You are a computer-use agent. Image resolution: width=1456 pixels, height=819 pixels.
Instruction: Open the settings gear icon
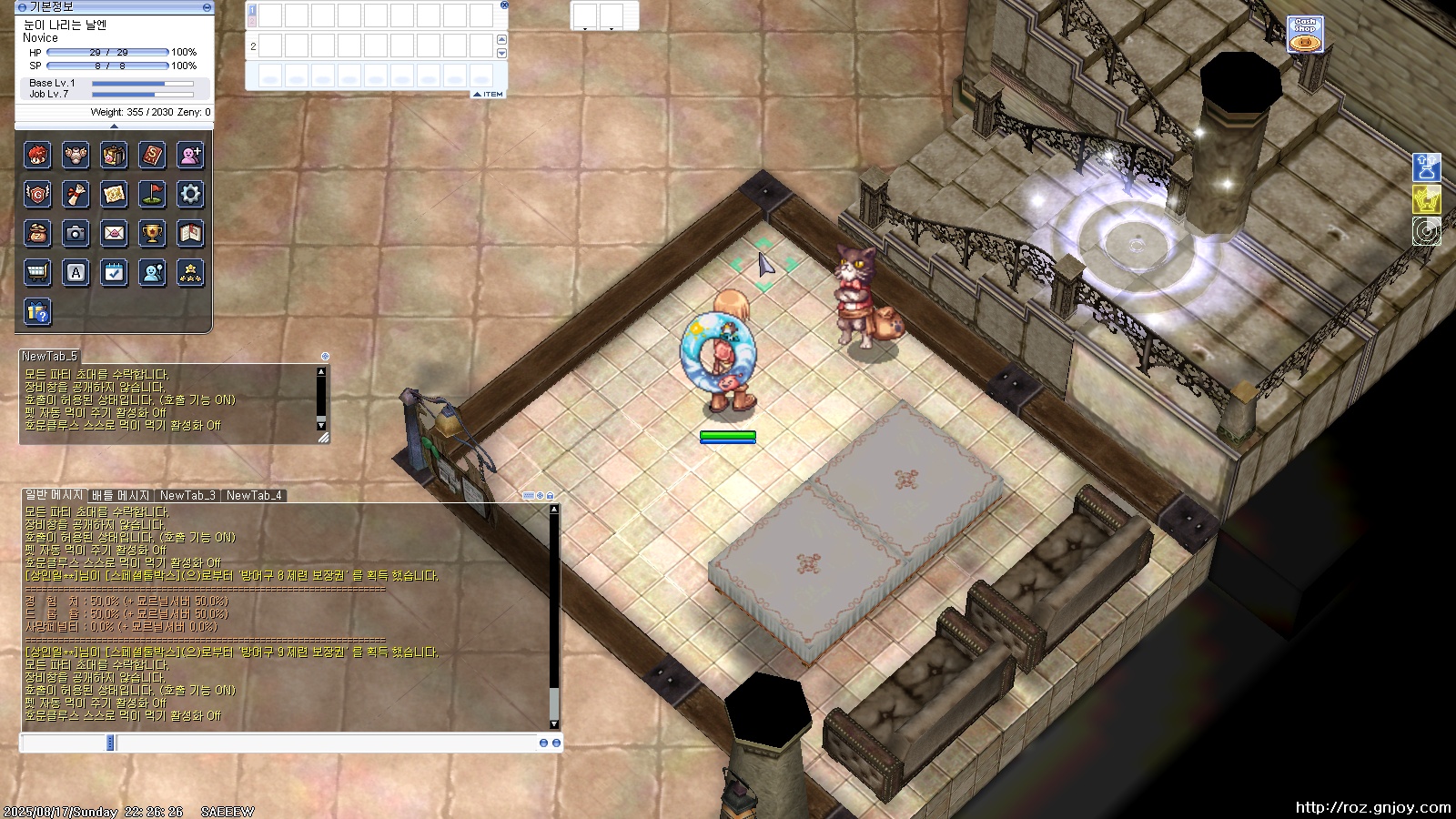pyautogui.click(x=190, y=194)
